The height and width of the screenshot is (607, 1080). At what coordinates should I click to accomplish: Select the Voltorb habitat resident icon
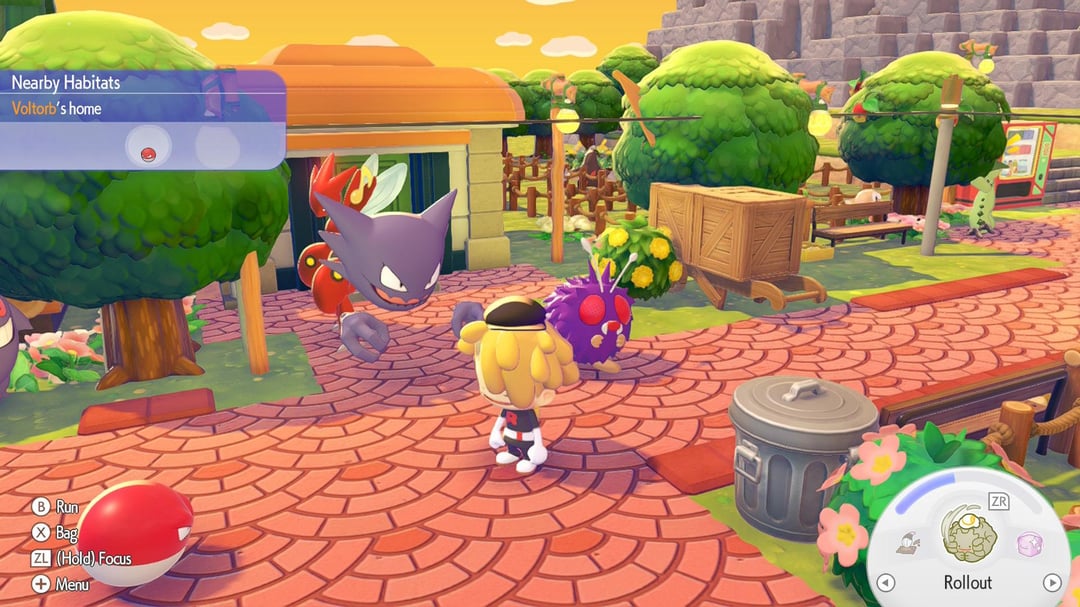click(x=149, y=152)
